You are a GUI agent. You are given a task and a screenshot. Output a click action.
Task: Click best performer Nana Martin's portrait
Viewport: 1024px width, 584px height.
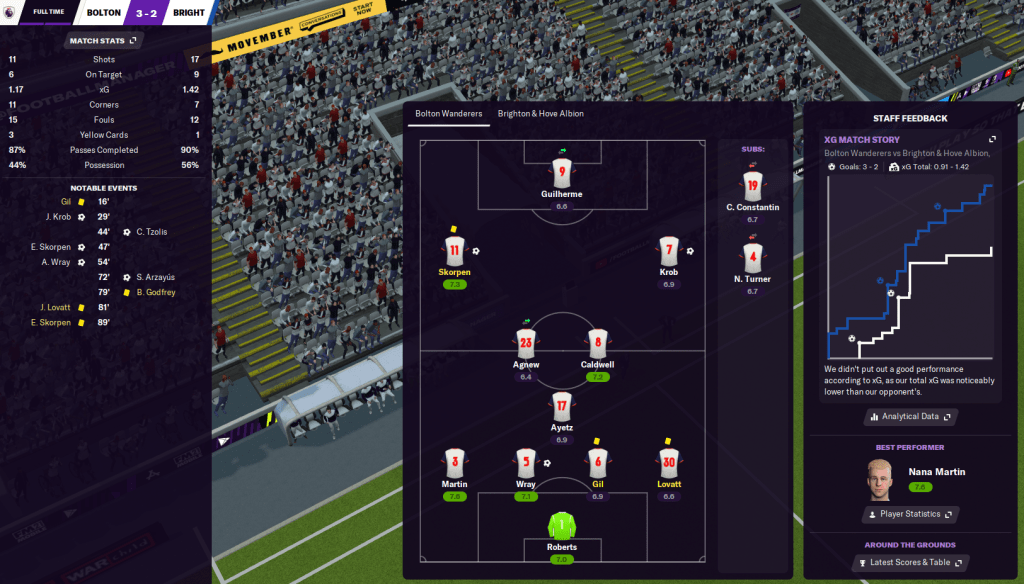(x=879, y=479)
